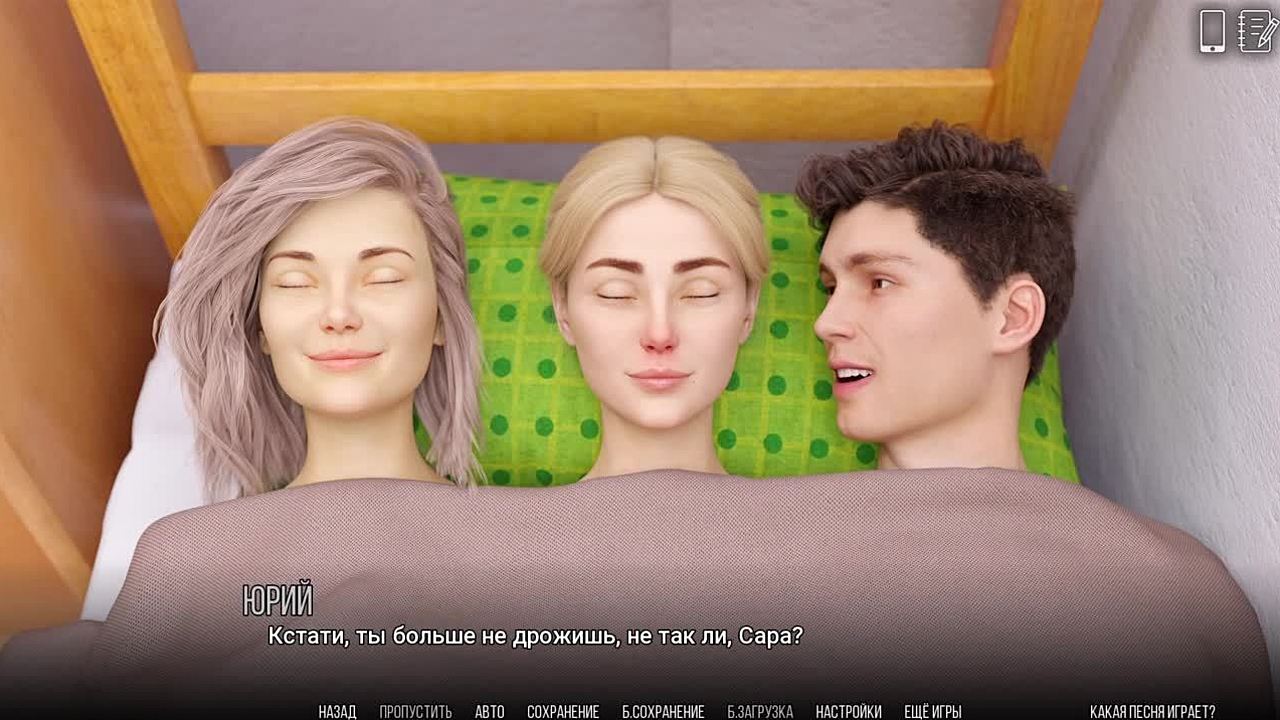Viewport: 1280px width, 720px height.
Task: Choose Б.СОХРАНЕНИЕ quick save
Action: (663, 712)
